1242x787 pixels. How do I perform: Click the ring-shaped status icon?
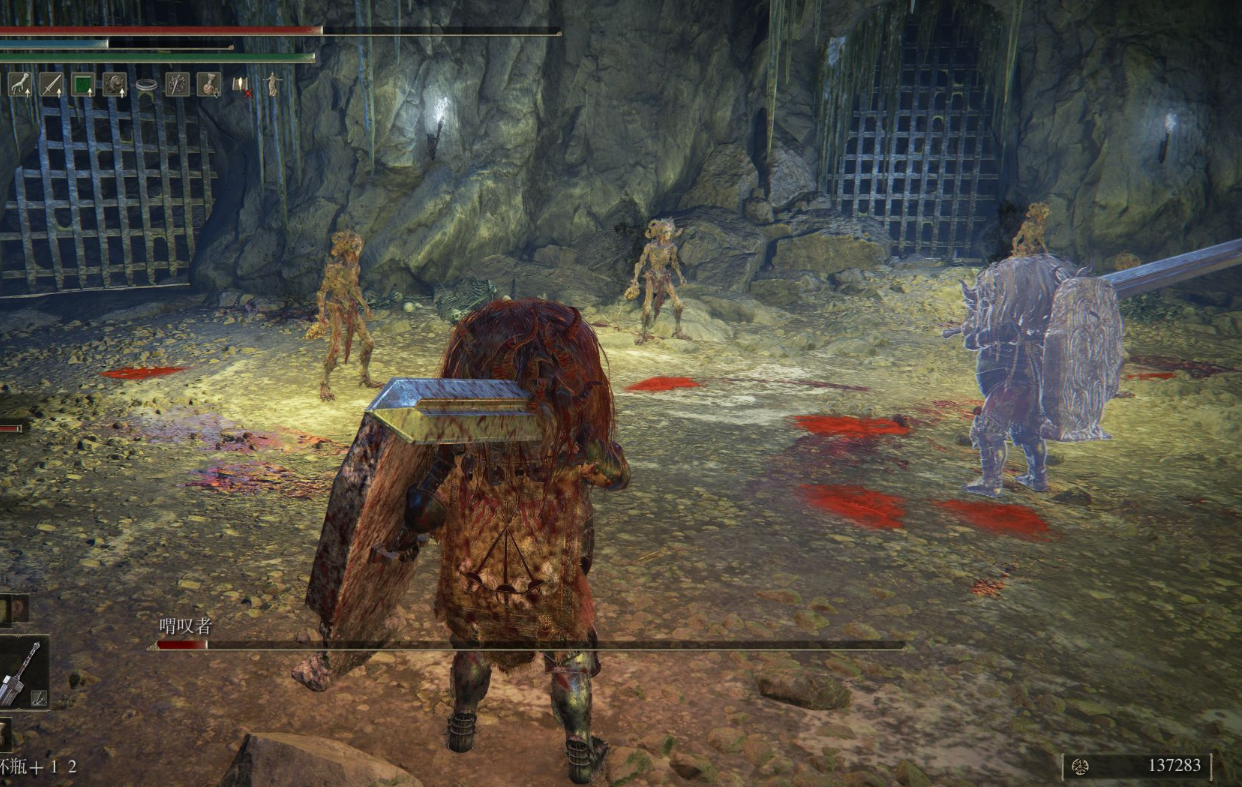click(146, 86)
